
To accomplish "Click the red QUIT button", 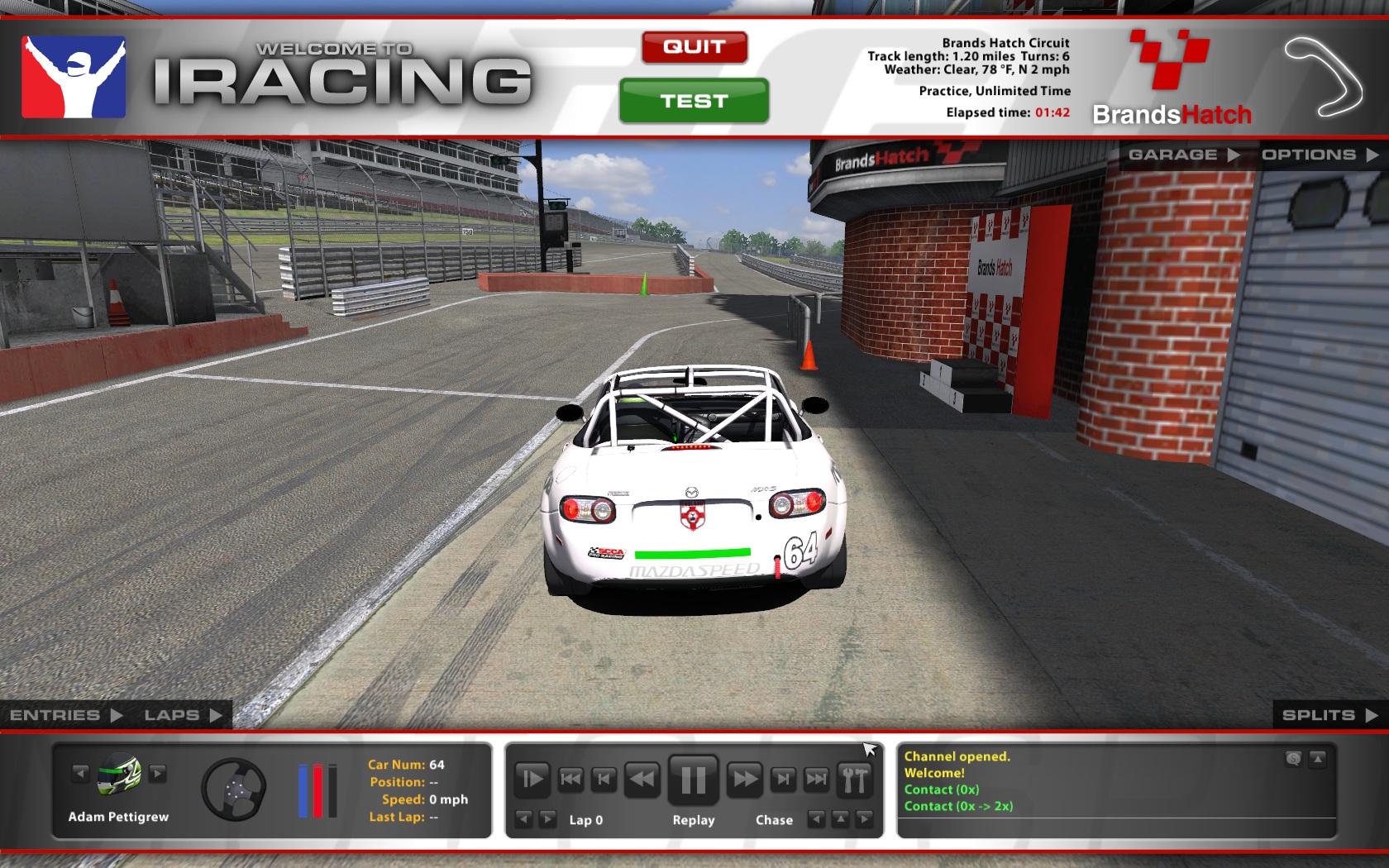I will pos(694,47).
